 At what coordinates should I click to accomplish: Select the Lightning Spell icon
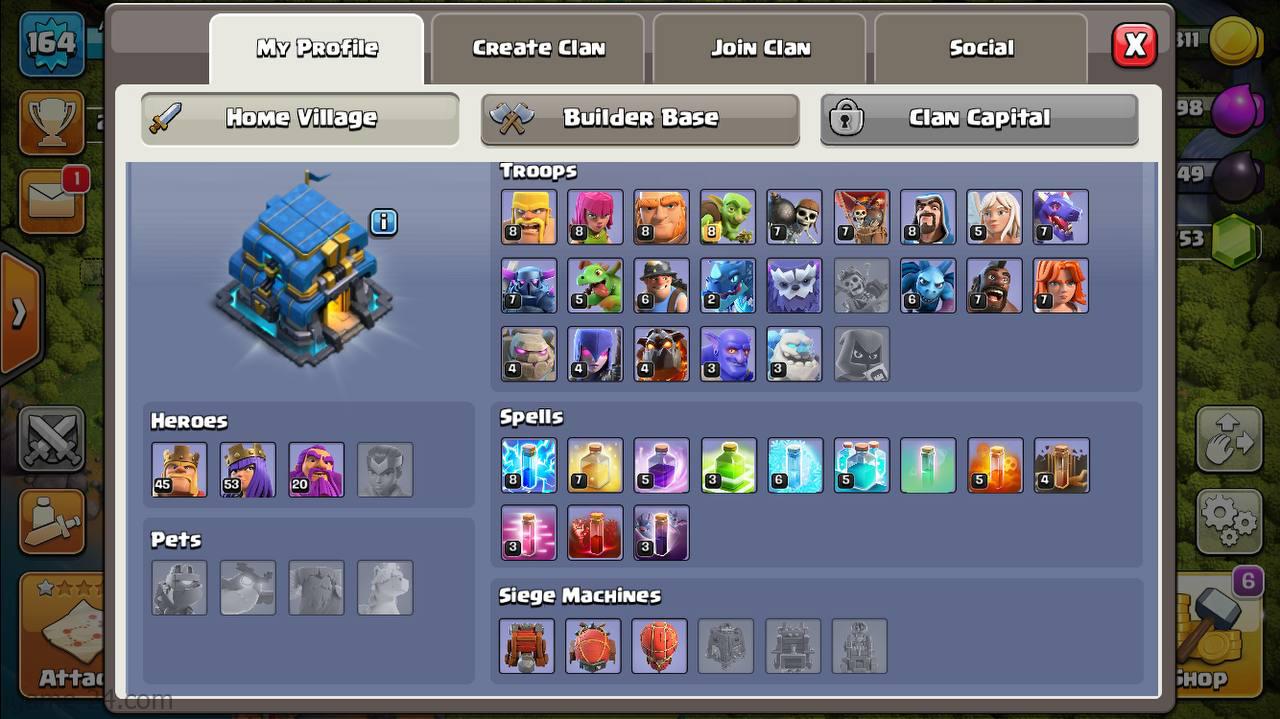coord(529,465)
